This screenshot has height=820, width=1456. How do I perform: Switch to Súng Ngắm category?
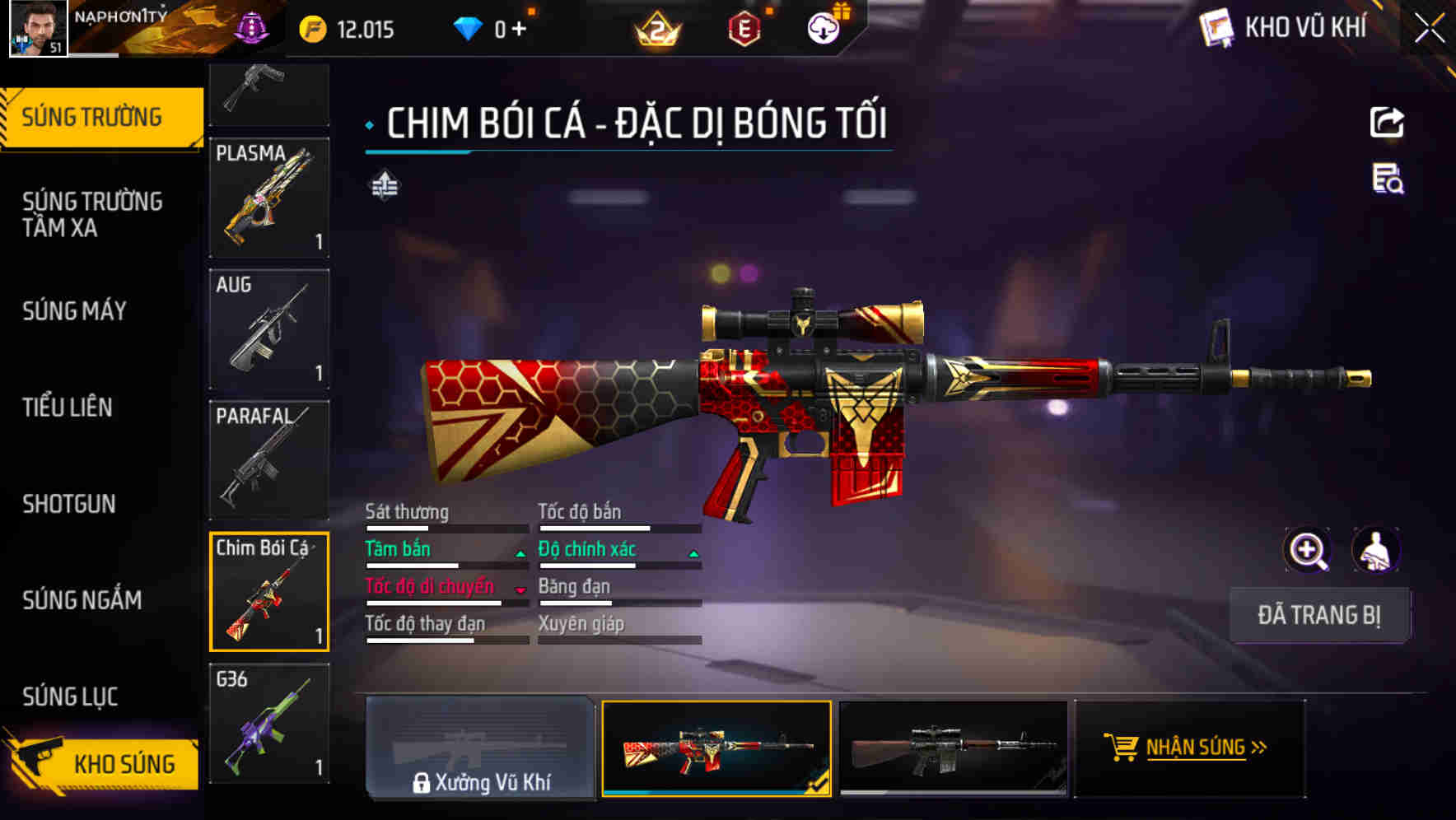pos(82,600)
